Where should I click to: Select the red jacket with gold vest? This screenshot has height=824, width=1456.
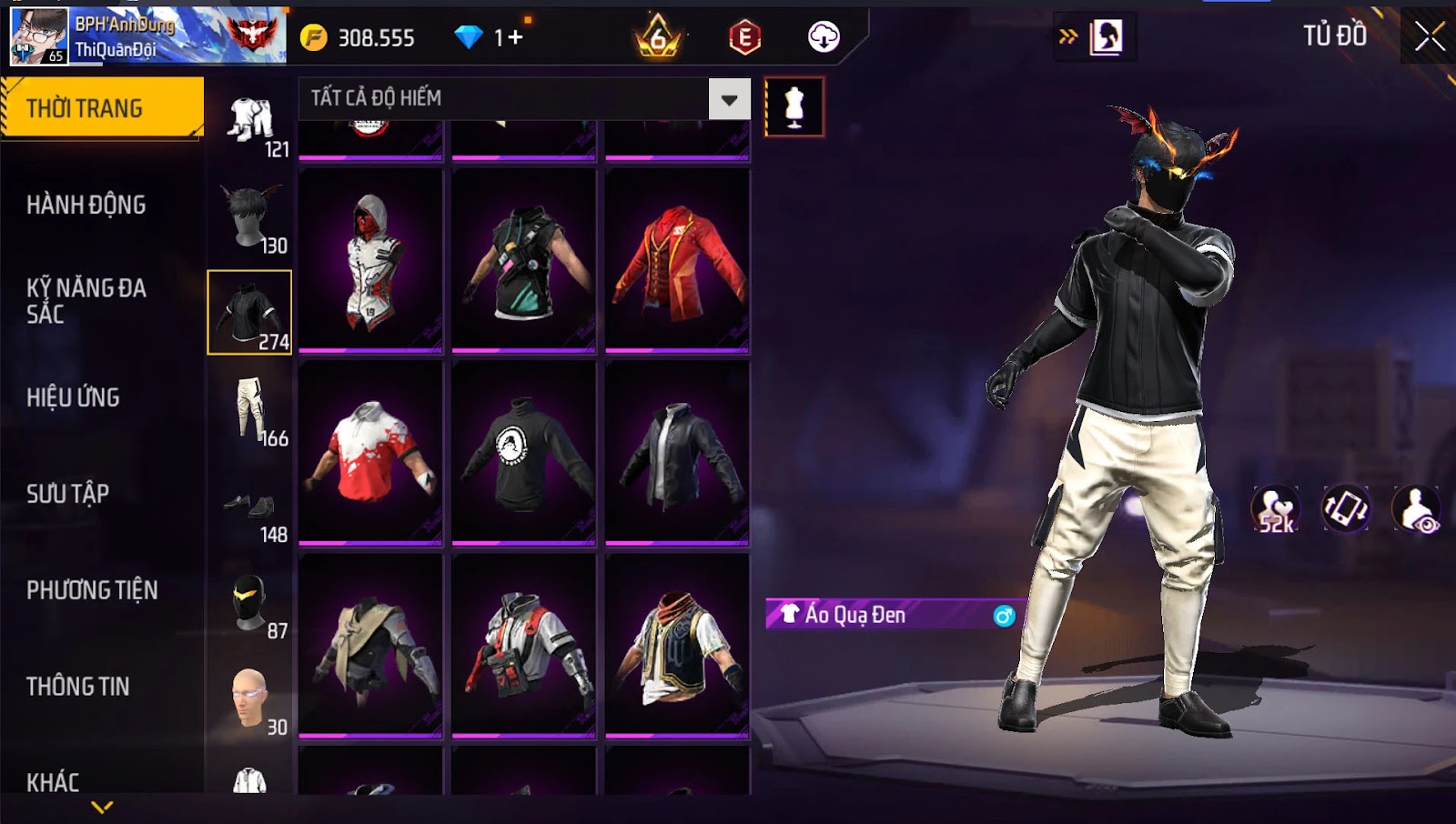(677, 260)
